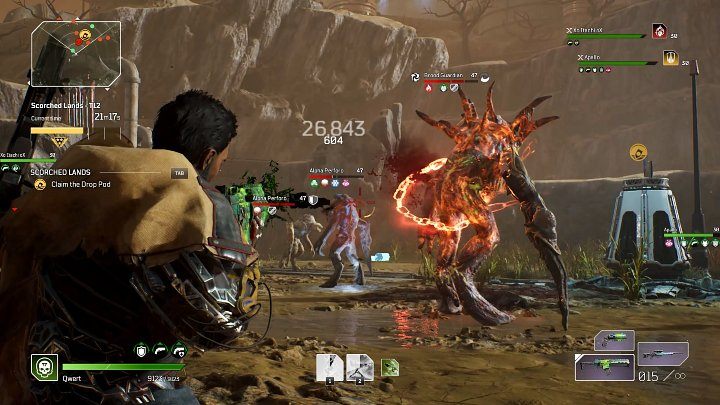The image size is (720, 405).
Task: Click the minimap in the corner
Action: click(x=77, y=54)
